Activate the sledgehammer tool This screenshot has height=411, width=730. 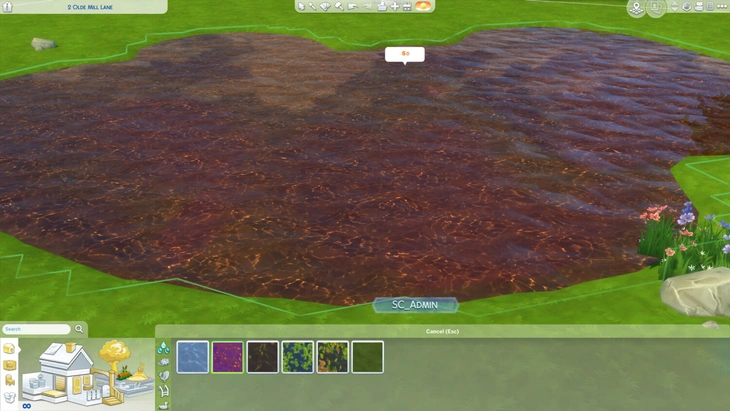(339, 6)
